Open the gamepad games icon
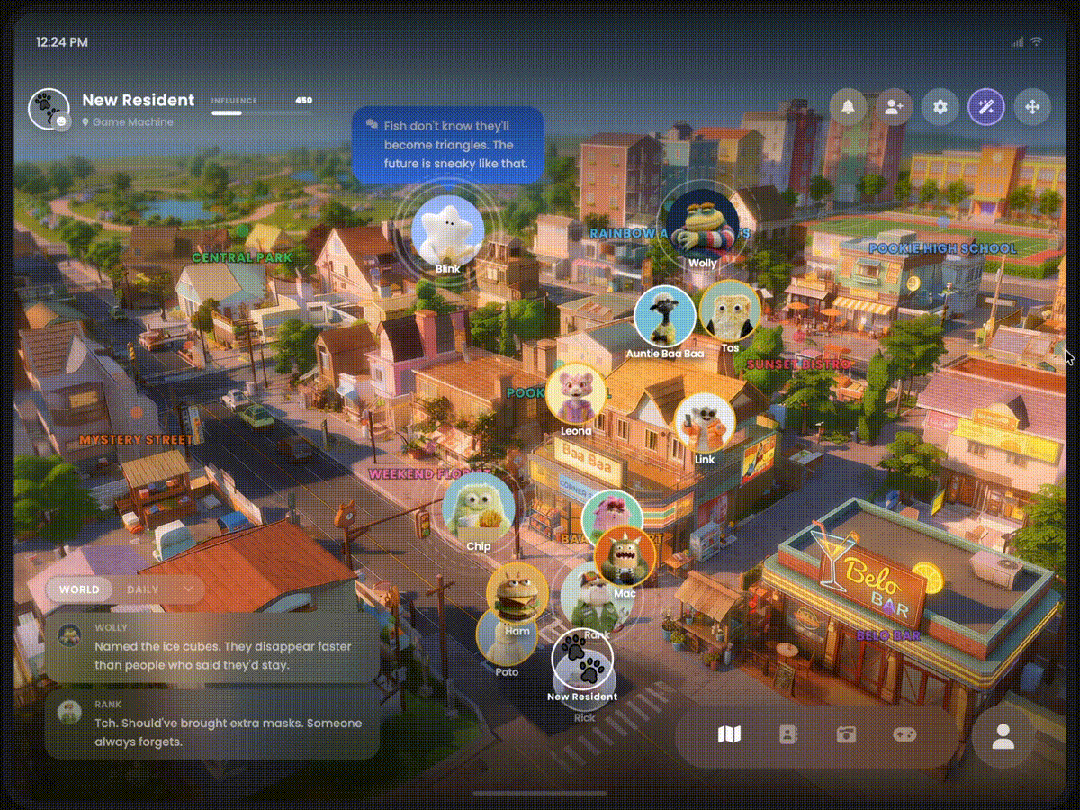This screenshot has width=1080, height=810. [x=904, y=735]
